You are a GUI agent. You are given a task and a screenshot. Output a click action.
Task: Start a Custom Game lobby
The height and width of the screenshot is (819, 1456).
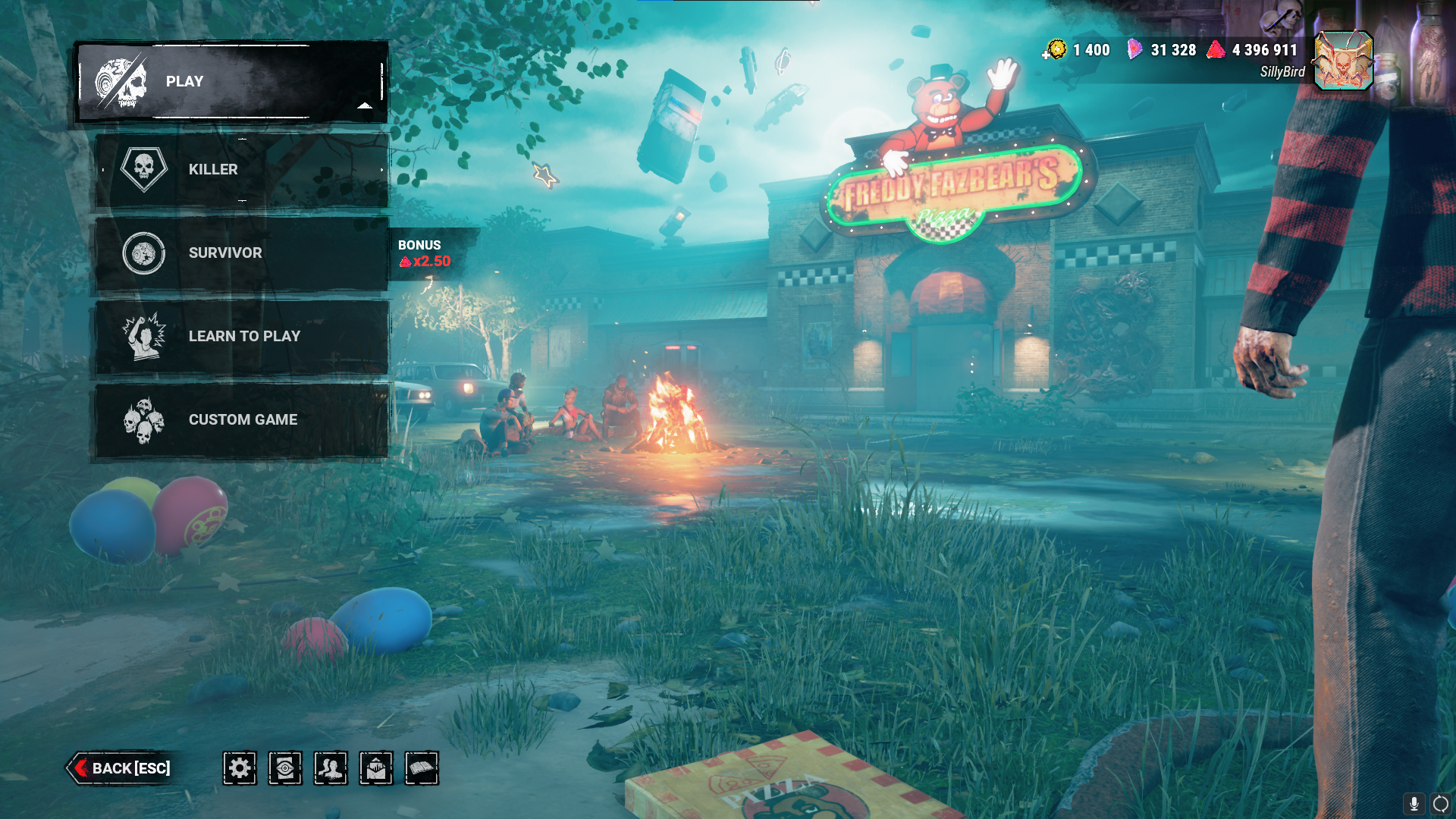coord(241,420)
